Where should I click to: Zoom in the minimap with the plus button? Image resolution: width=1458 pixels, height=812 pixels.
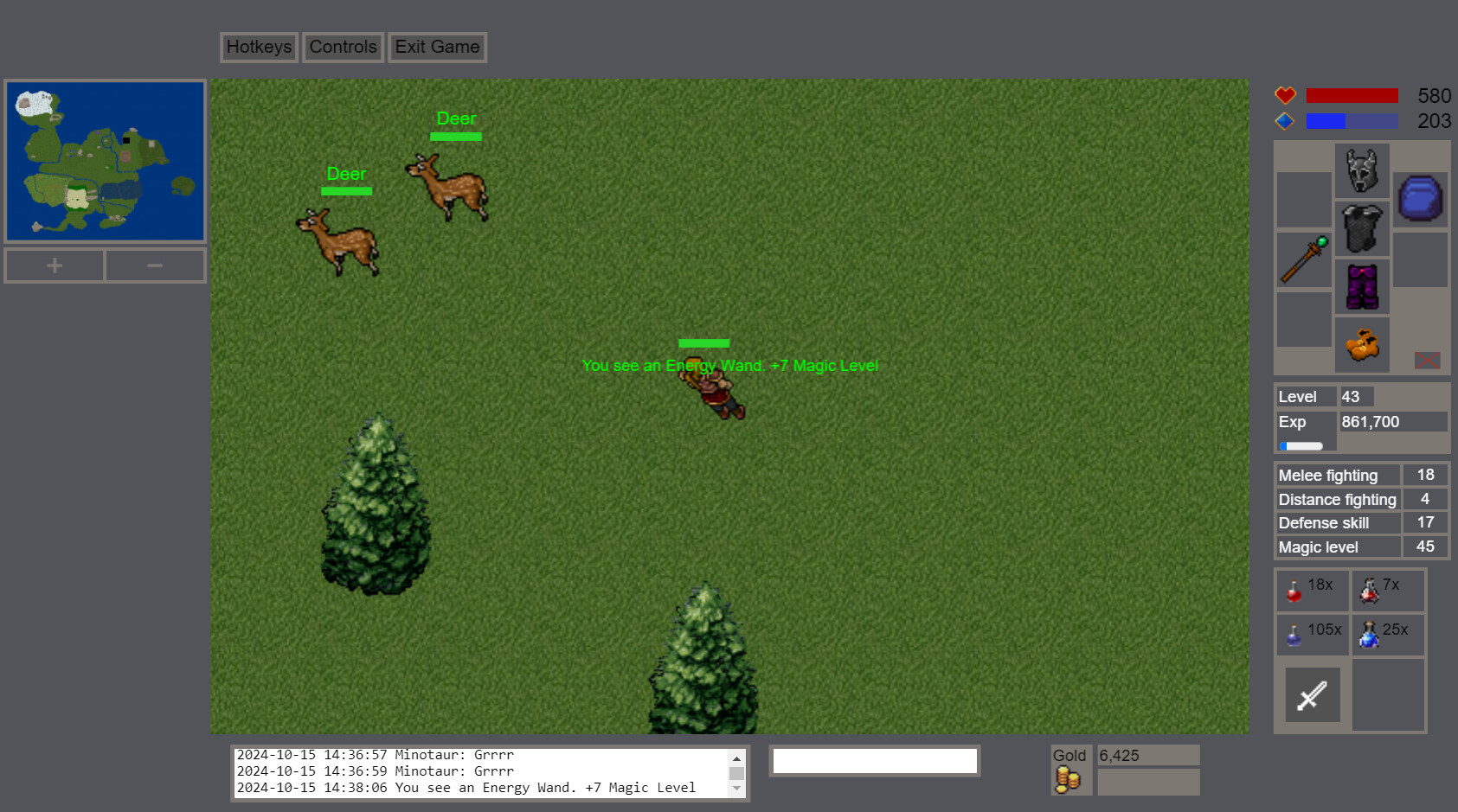(x=54, y=265)
